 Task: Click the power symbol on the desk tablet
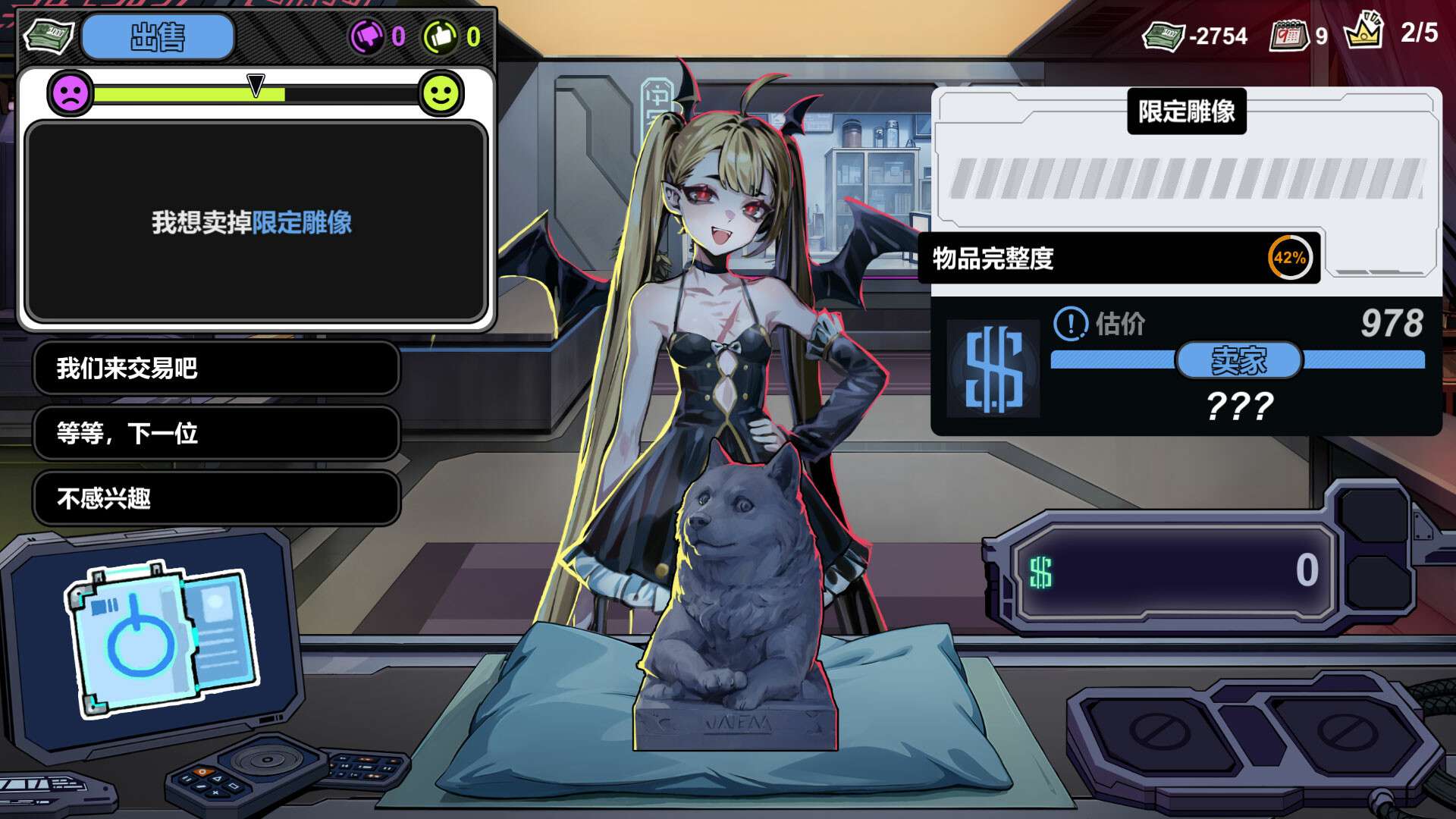click(x=142, y=645)
